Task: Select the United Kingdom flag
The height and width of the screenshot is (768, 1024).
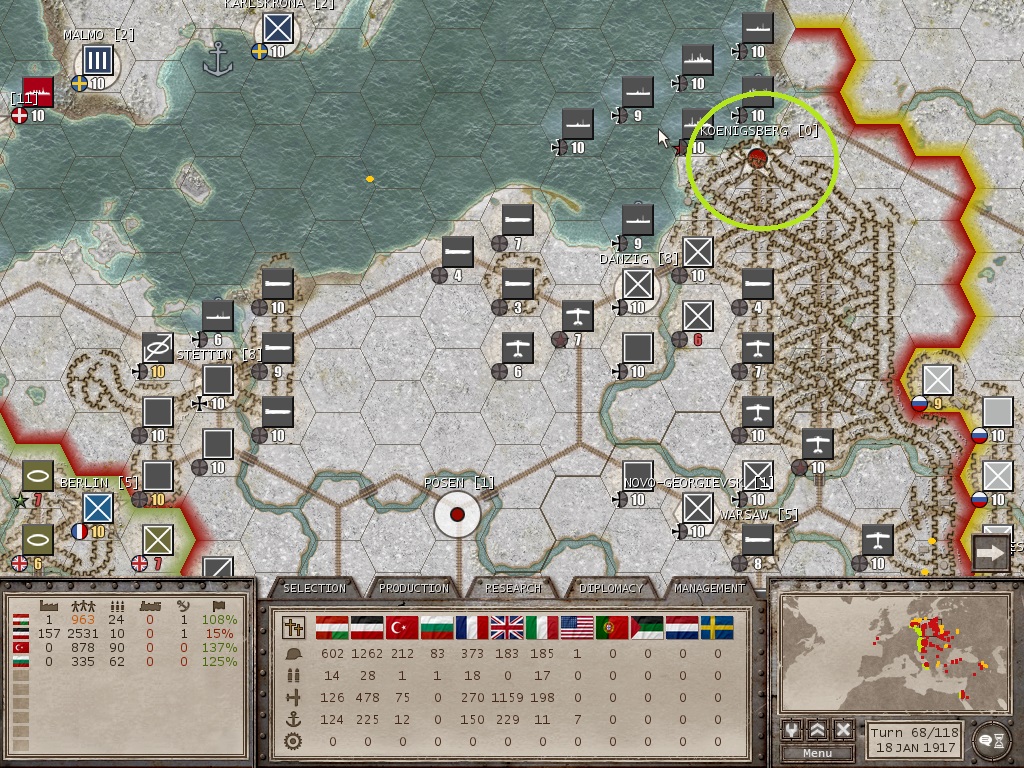Action: [507, 628]
